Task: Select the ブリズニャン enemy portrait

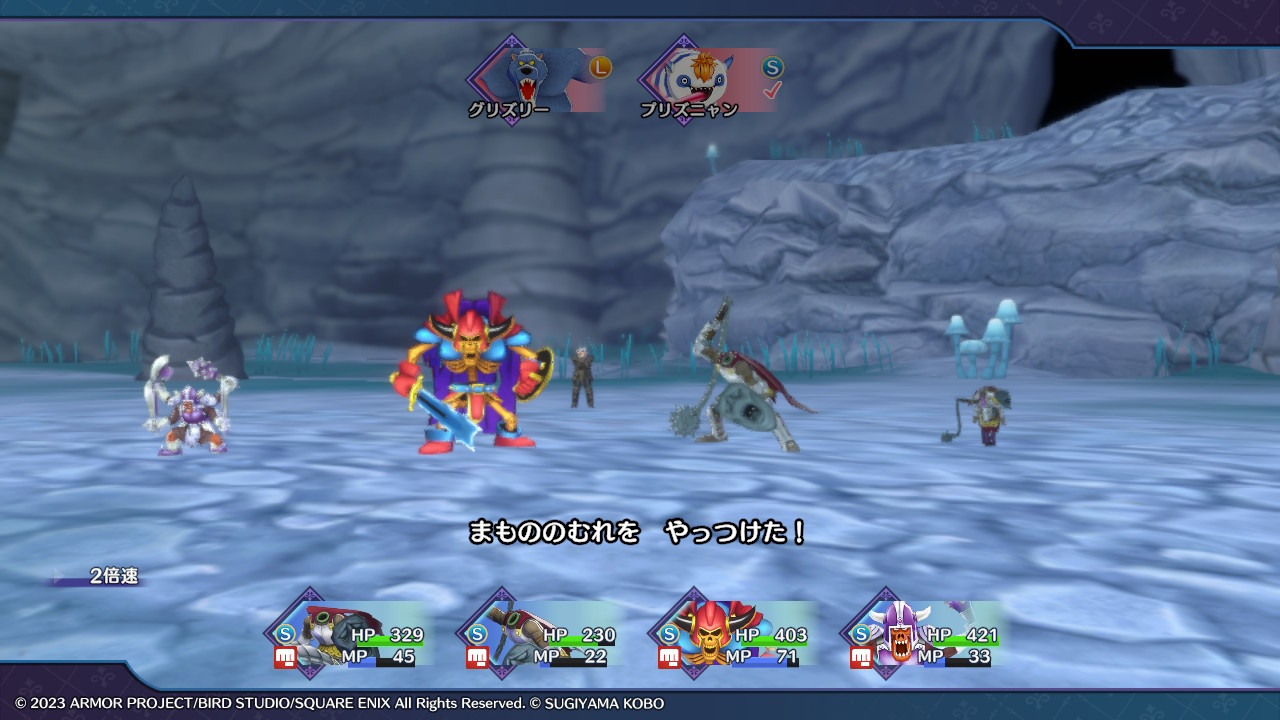Action: click(x=709, y=79)
